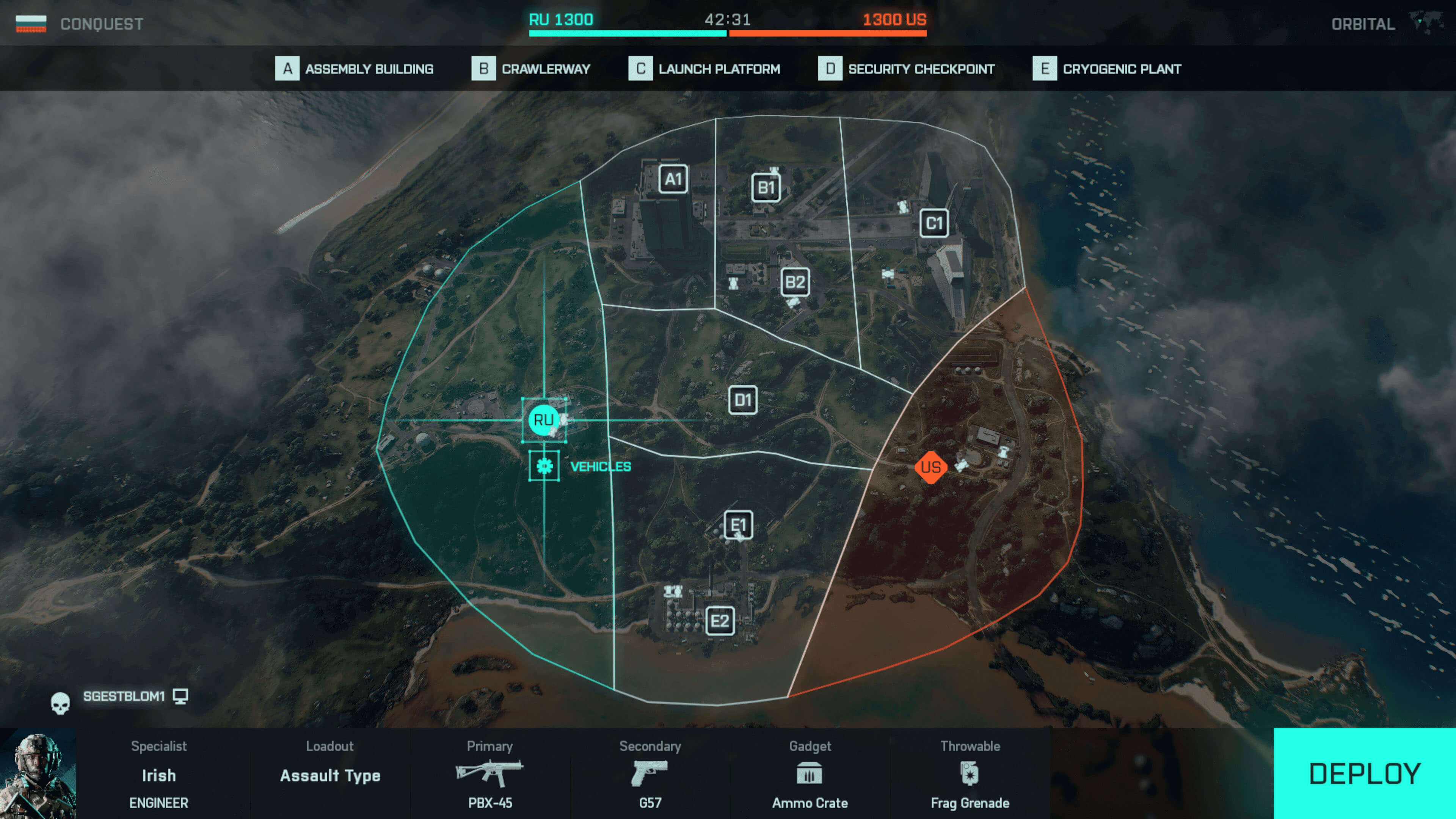The height and width of the screenshot is (819, 1456).
Task: Select the RU headquarters spawn point
Action: [543, 420]
